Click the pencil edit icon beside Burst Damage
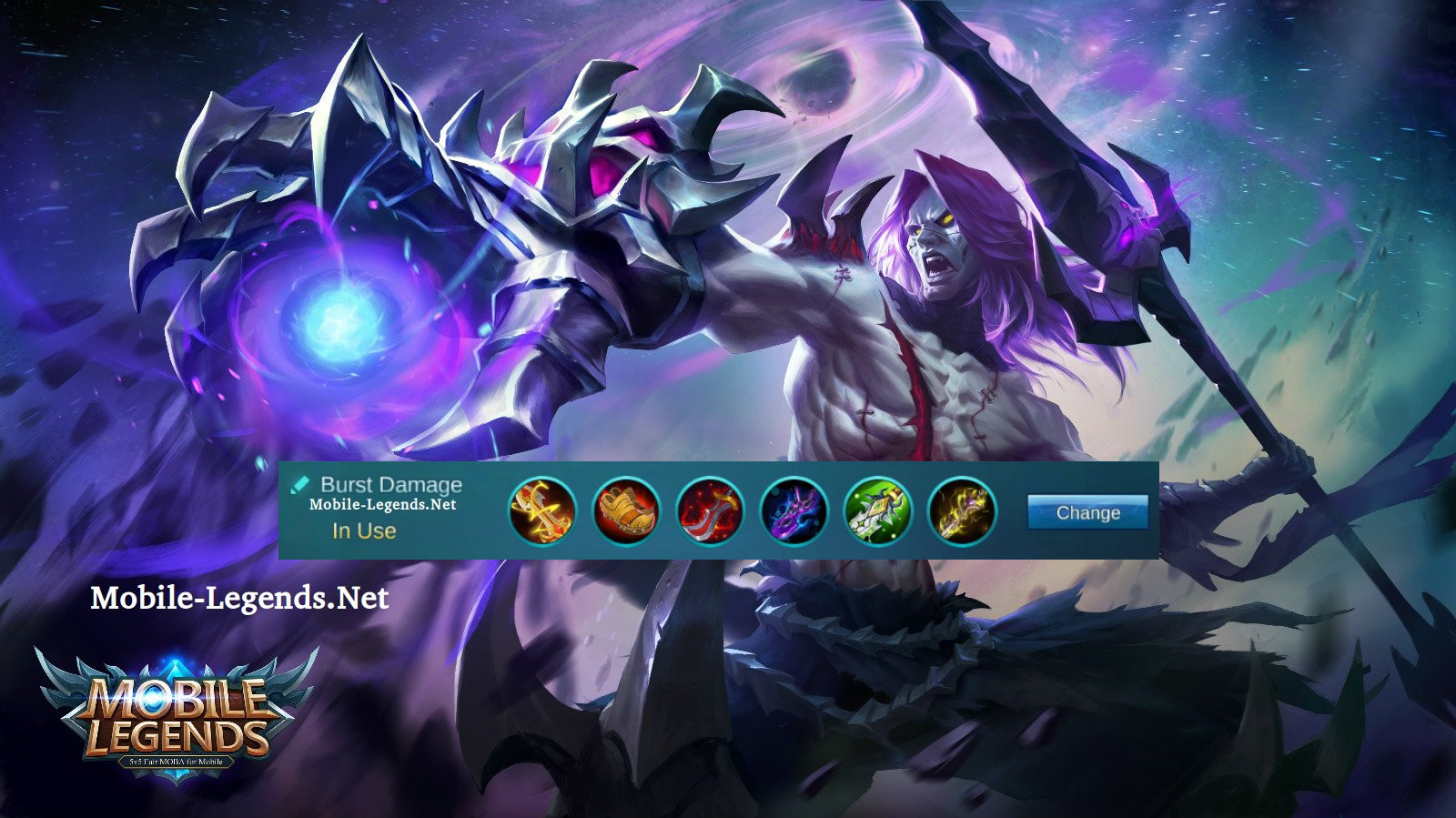 point(300,483)
